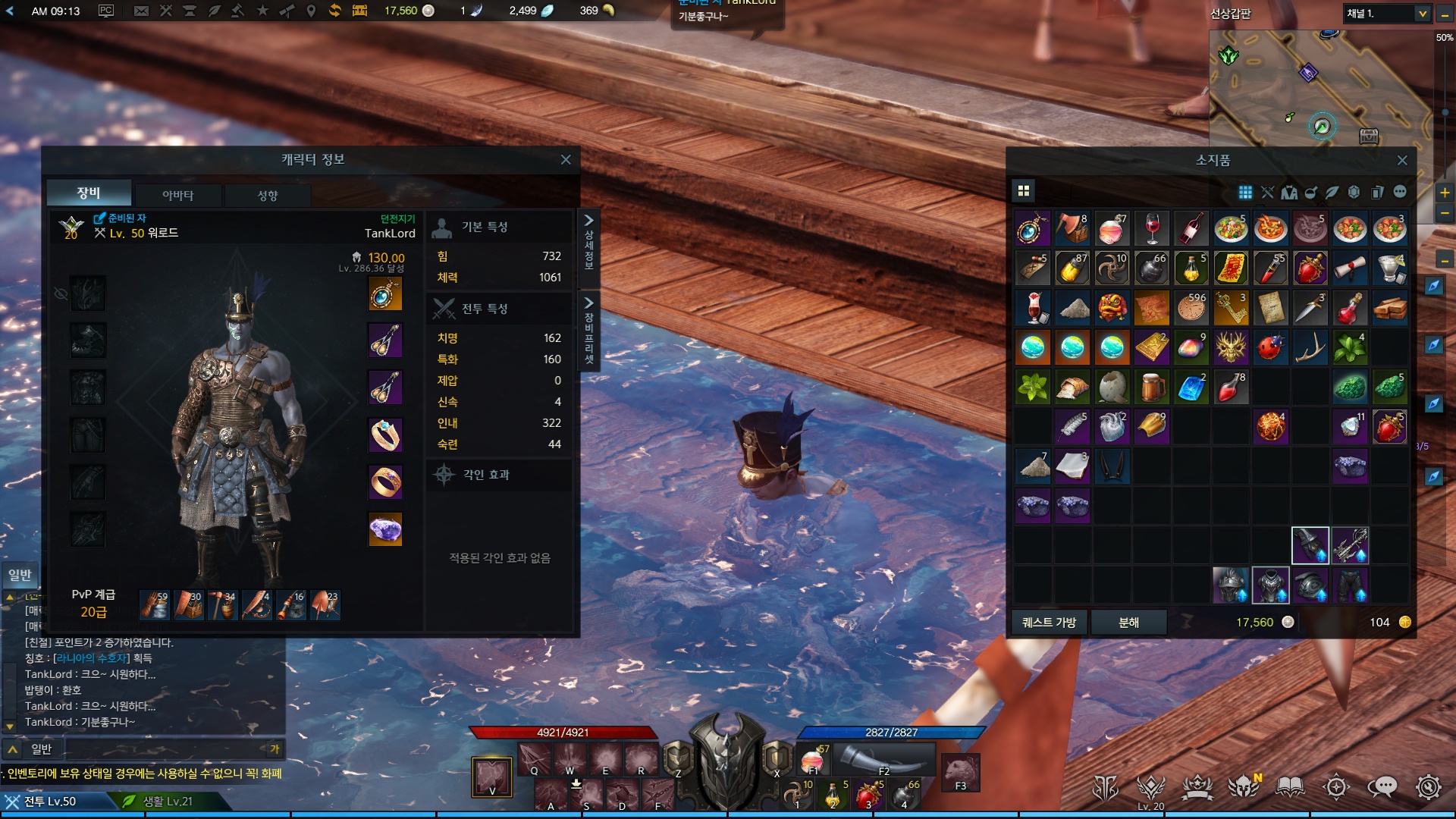Image resolution: width=1456 pixels, height=819 pixels.
Task: Open the 퀘스트 가방 quest bag
Action: click(x=1050, y=622)
